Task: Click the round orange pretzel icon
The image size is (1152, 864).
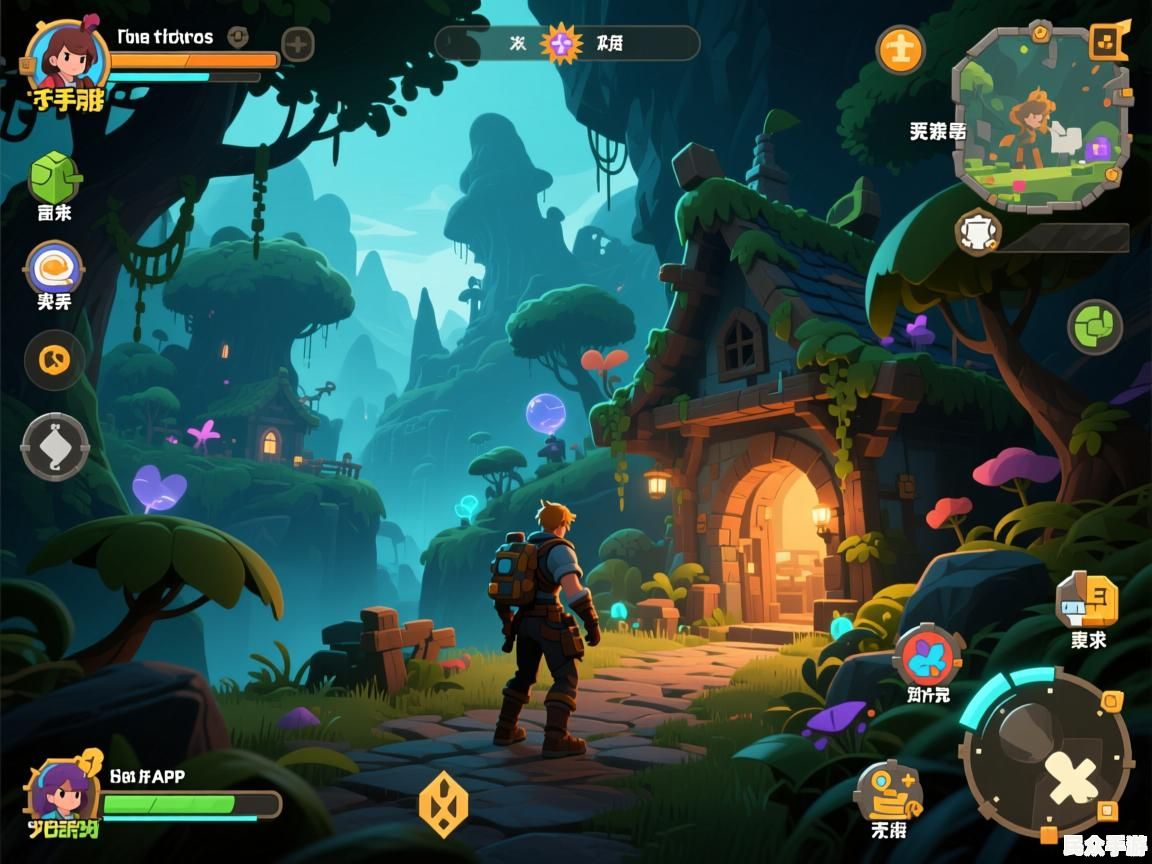Action: pyautogui.click(x=54, y=360)
